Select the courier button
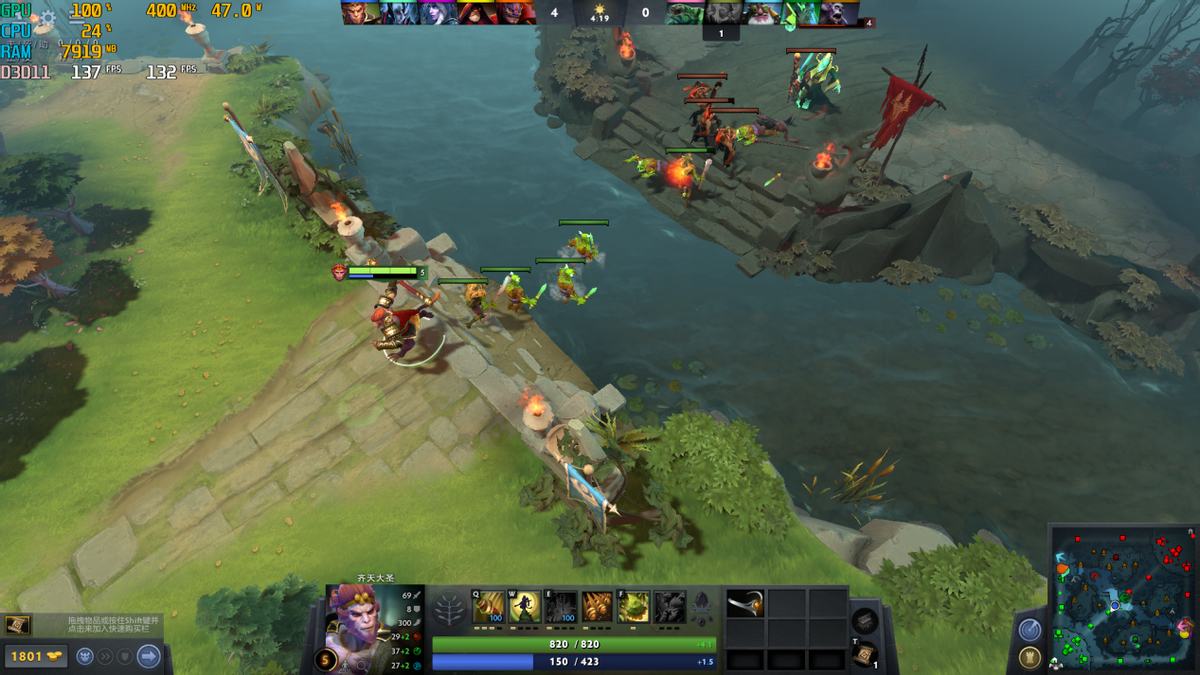Image resolution: width=1200 pixels, height=675 pixels. coord(86,656)
